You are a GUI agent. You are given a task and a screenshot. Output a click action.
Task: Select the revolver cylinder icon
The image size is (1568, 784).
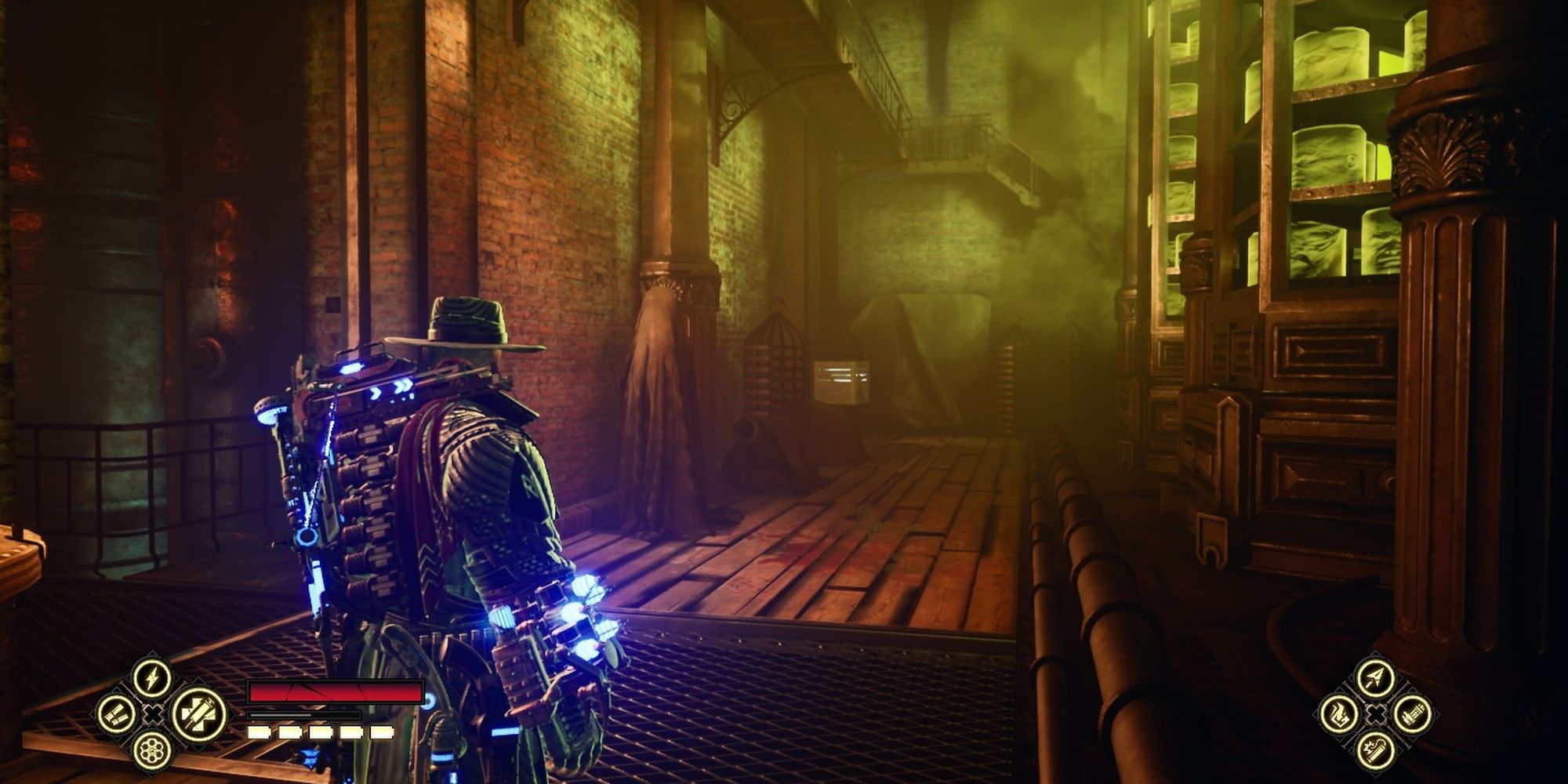tap(153, 751)
